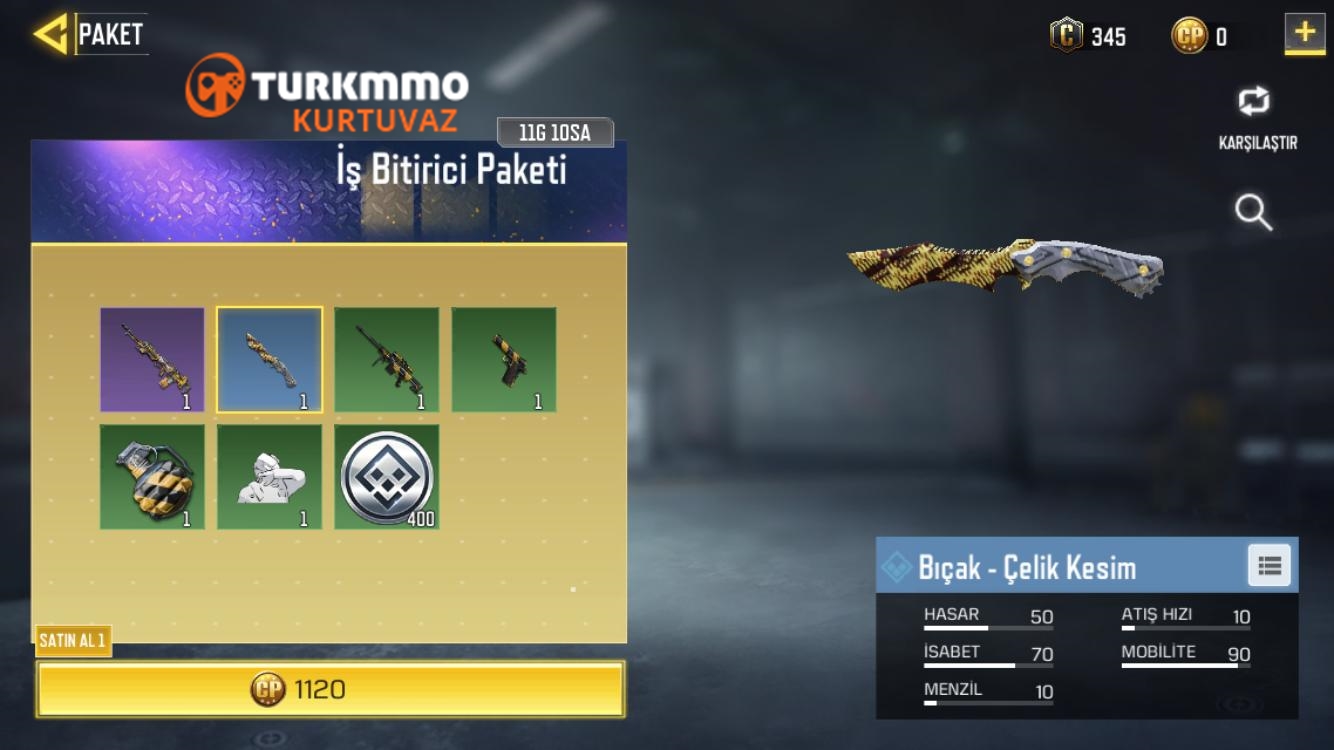Viewport: 1334px width, 750px height.
Task: Select the charm item in the bundle
Action: pos(269,478)
